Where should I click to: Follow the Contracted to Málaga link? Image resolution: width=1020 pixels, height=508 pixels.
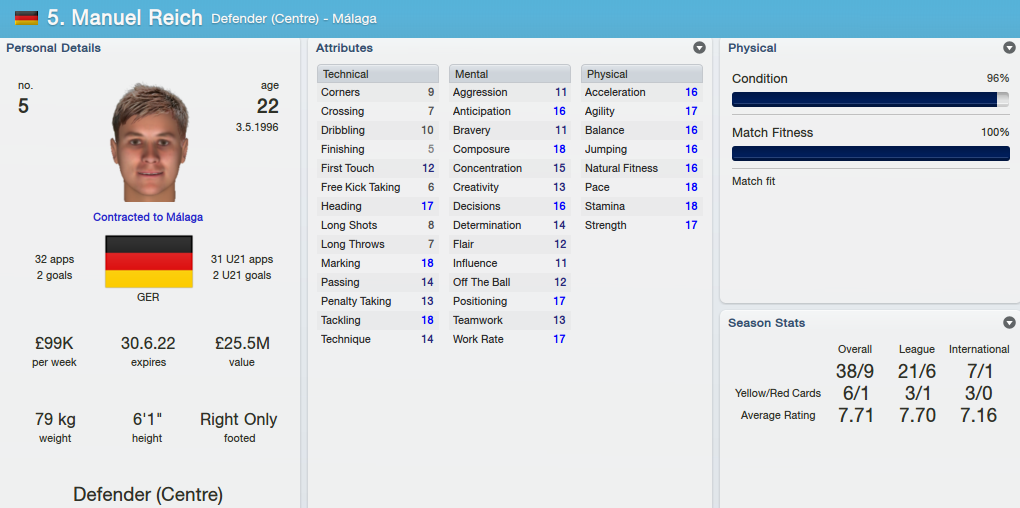click(148, 217)
